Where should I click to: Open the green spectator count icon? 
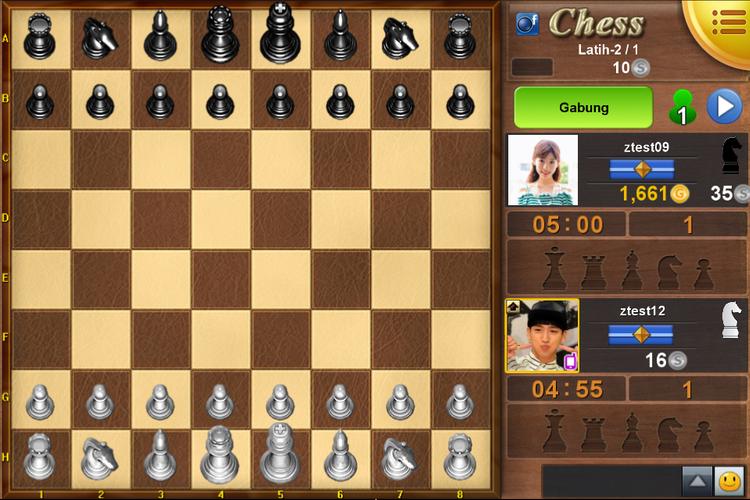pos(681,108)
